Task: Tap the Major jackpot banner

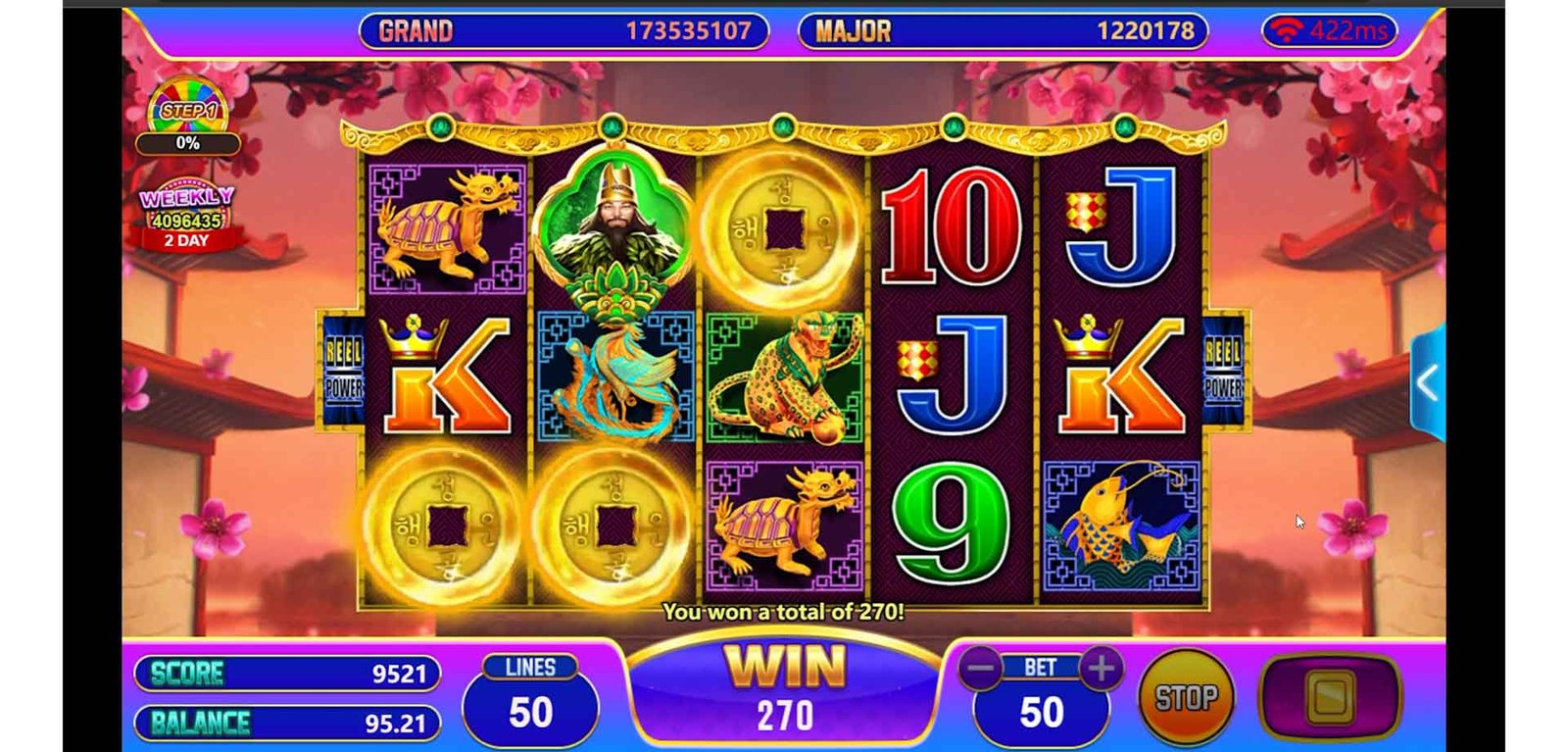Action: [x=1003, y=31]
